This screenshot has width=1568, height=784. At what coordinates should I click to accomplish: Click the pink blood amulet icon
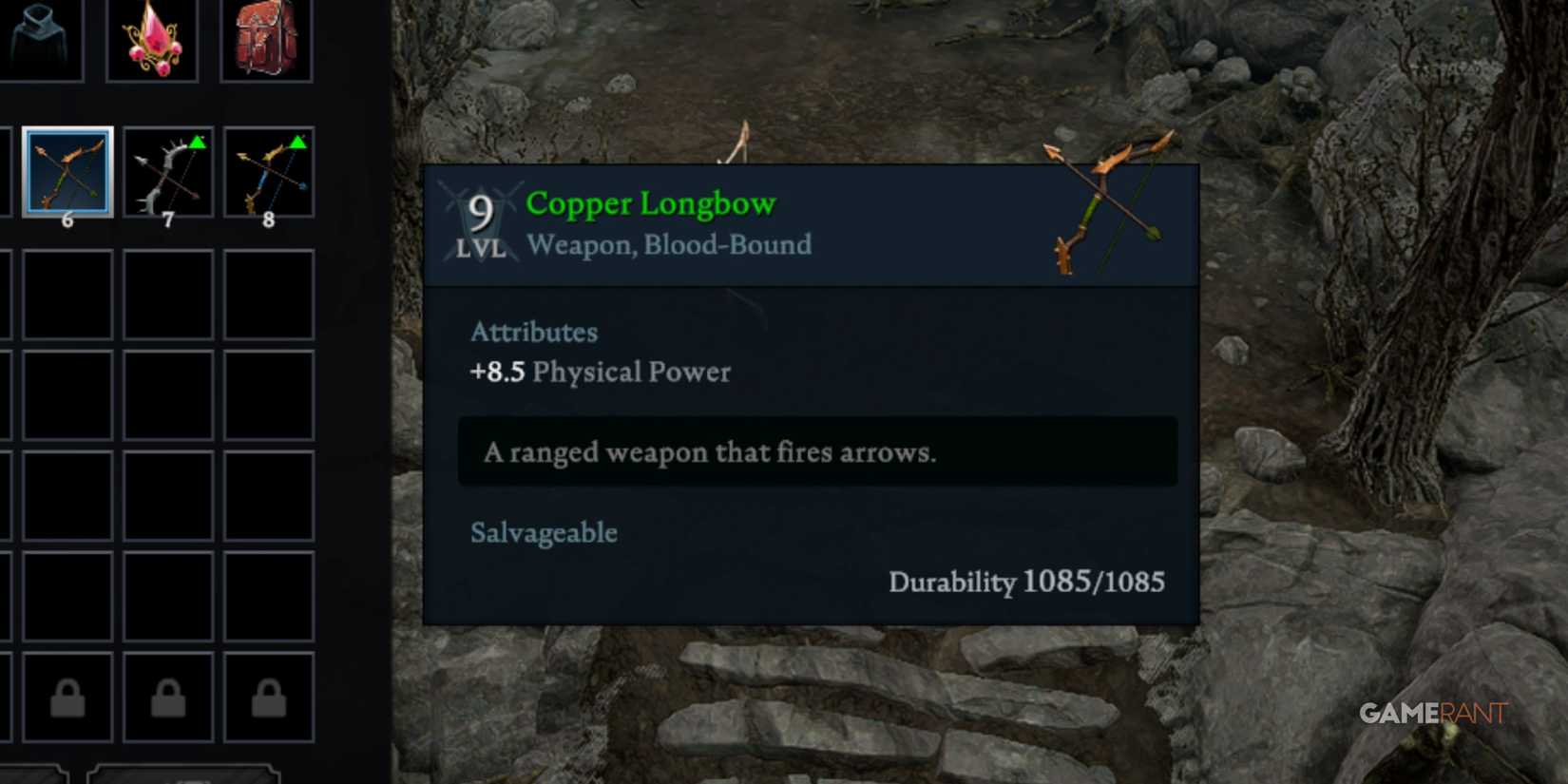click(x=152, y=38)
